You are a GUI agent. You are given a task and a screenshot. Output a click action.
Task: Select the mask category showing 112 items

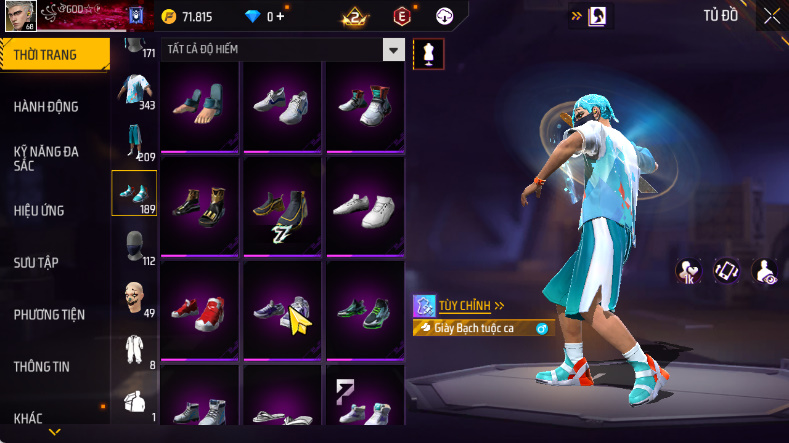pos(133,247)
